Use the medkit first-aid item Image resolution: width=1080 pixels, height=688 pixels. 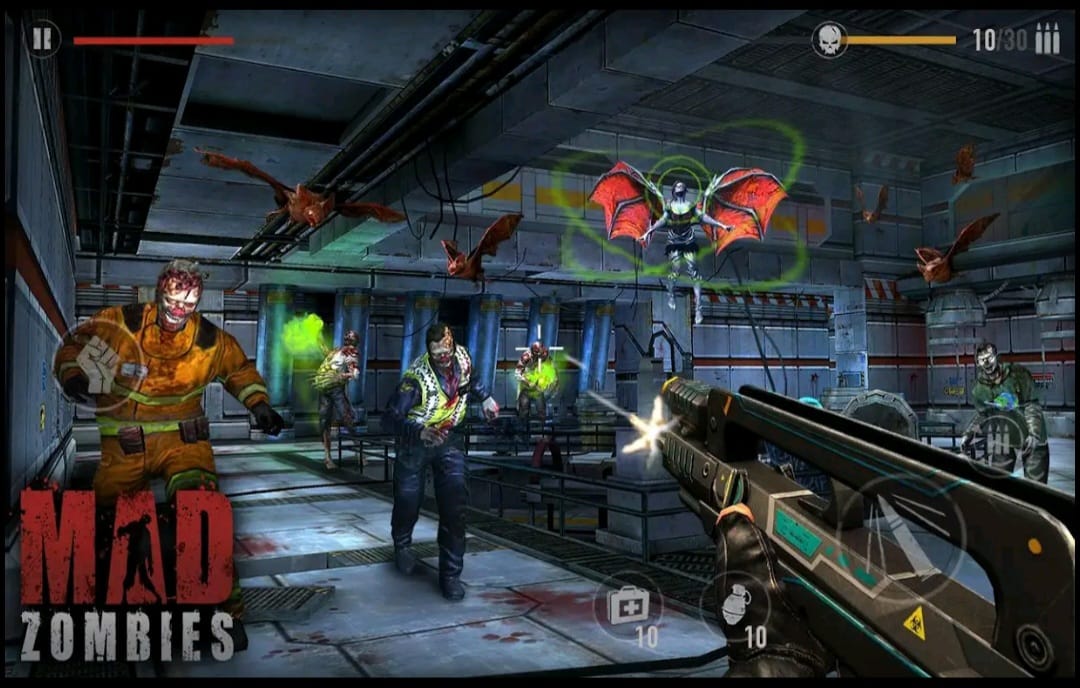(628, 605)
